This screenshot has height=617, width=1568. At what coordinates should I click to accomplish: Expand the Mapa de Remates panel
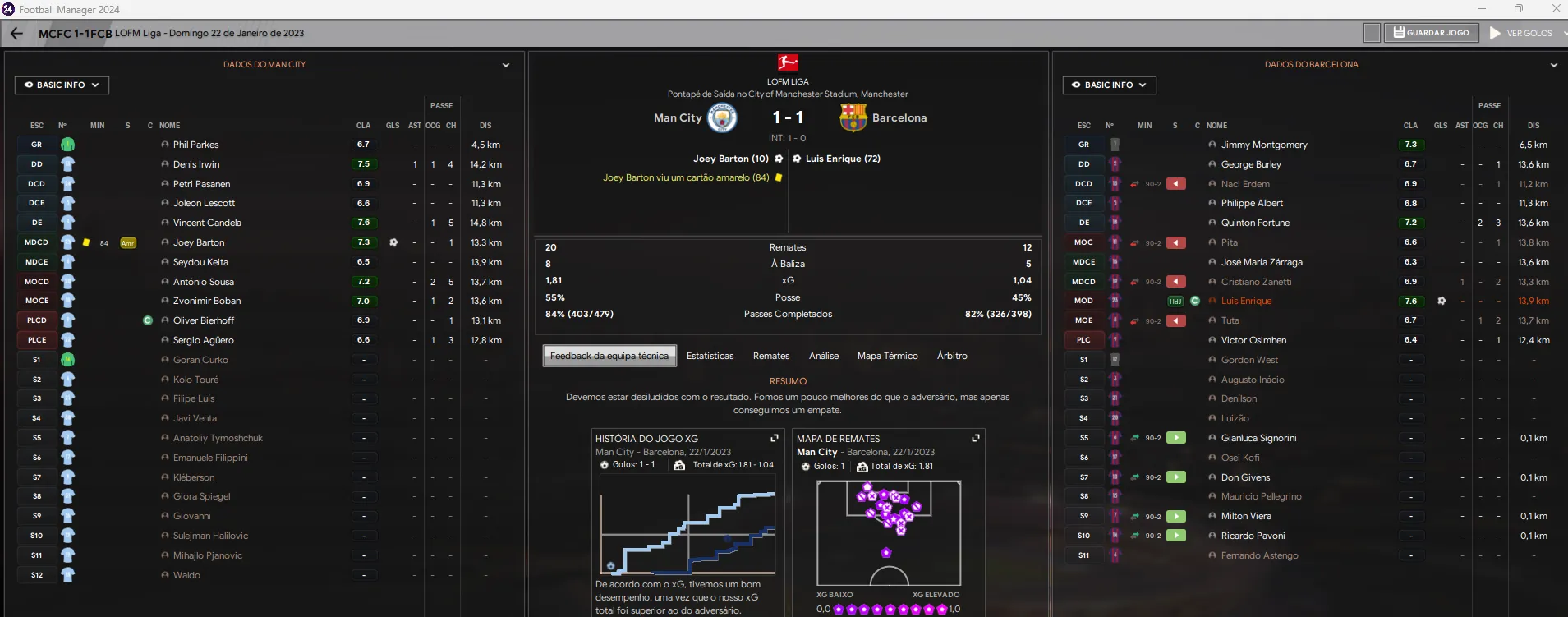click(x=976, y=438)
